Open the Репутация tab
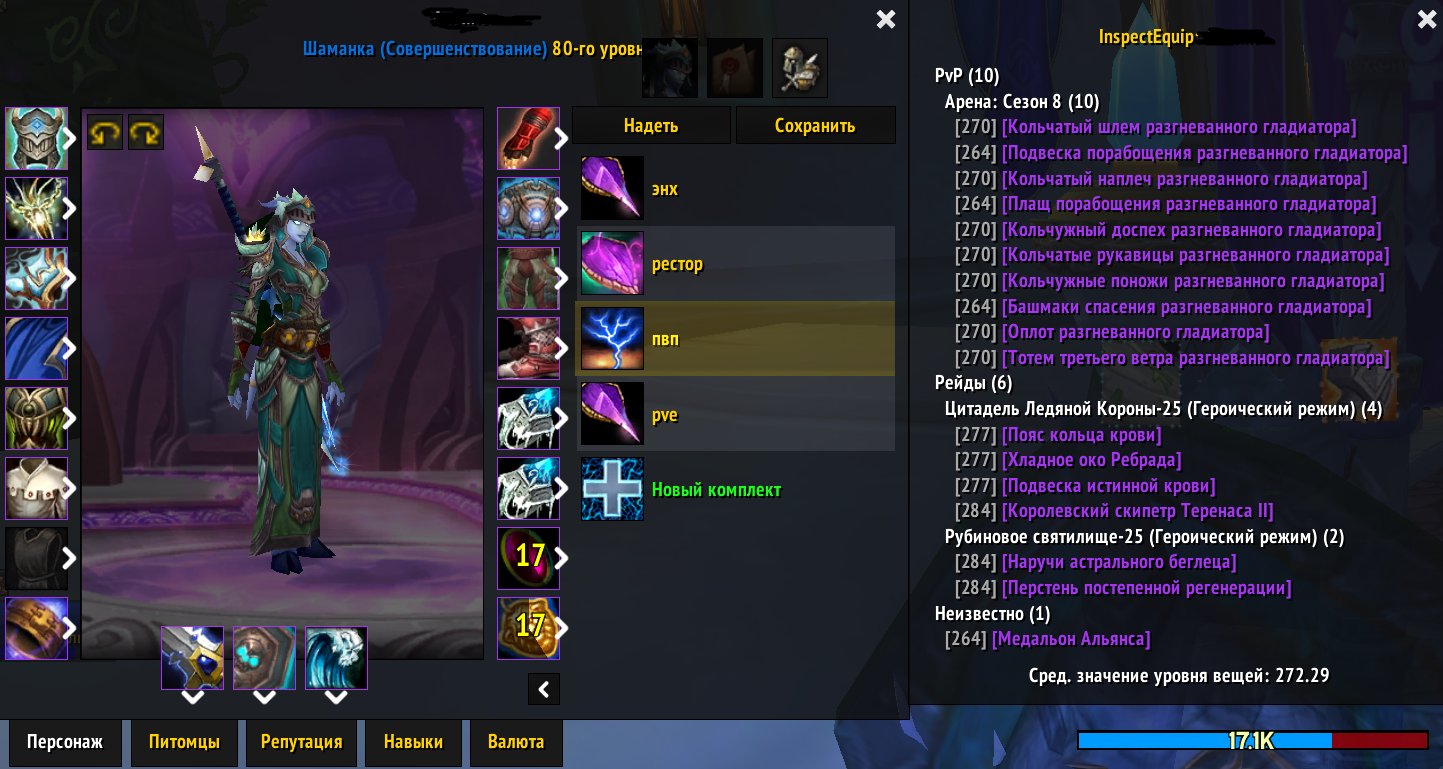Viewport: 1443px width, 769px height. (x=301, y=742)
